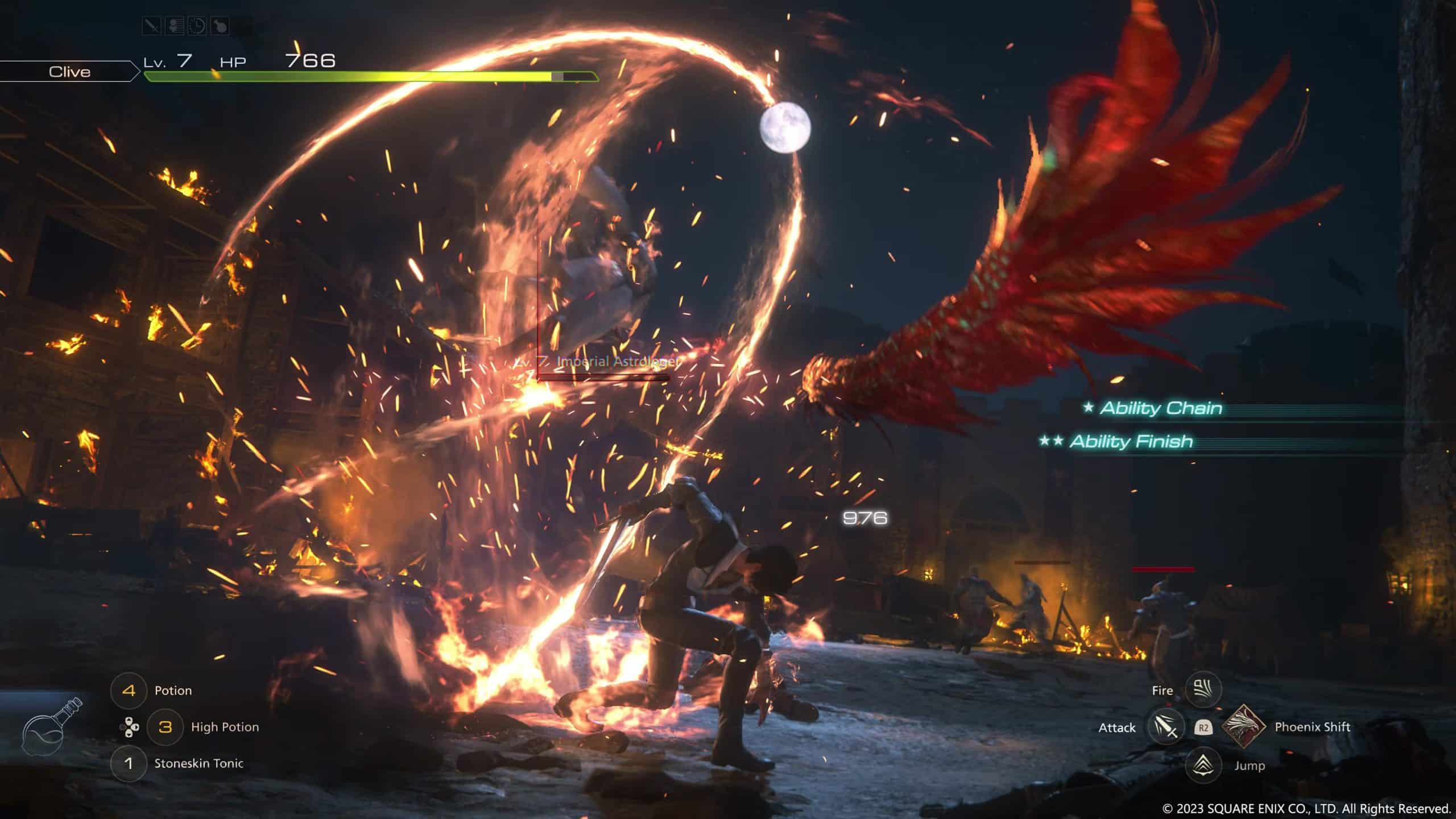Click the Torgal companion icon at top left
The height and width of the screenshot is (819, 1456).
click(x=220, y=26)
